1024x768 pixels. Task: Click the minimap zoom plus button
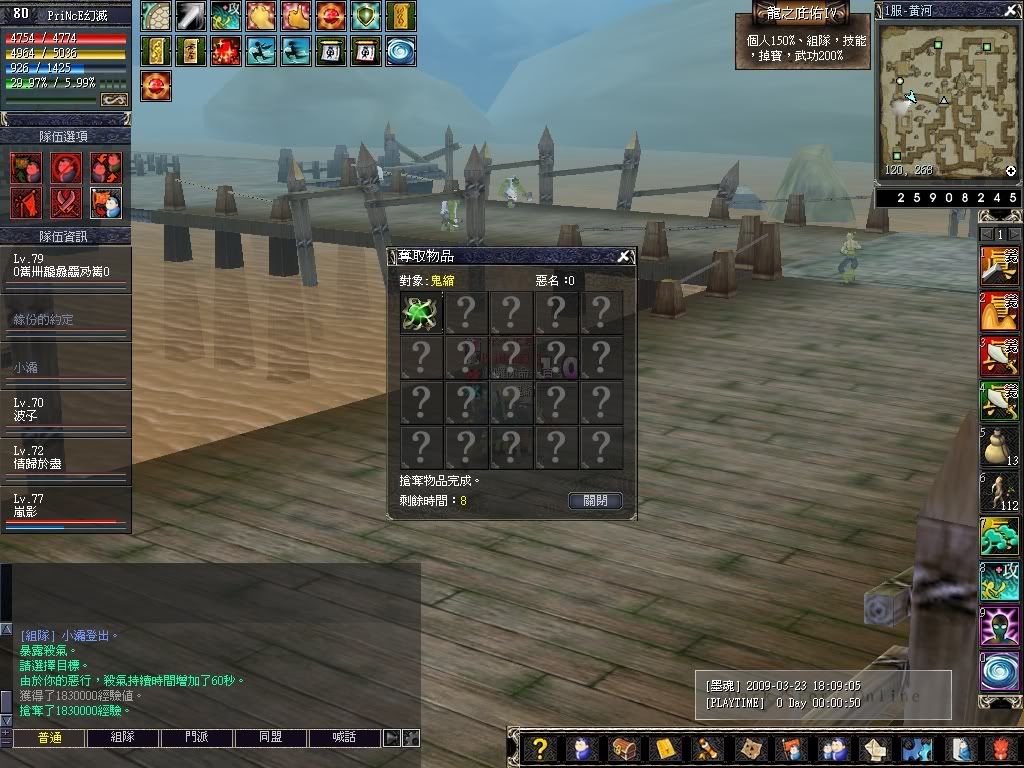coord(1011,171)
